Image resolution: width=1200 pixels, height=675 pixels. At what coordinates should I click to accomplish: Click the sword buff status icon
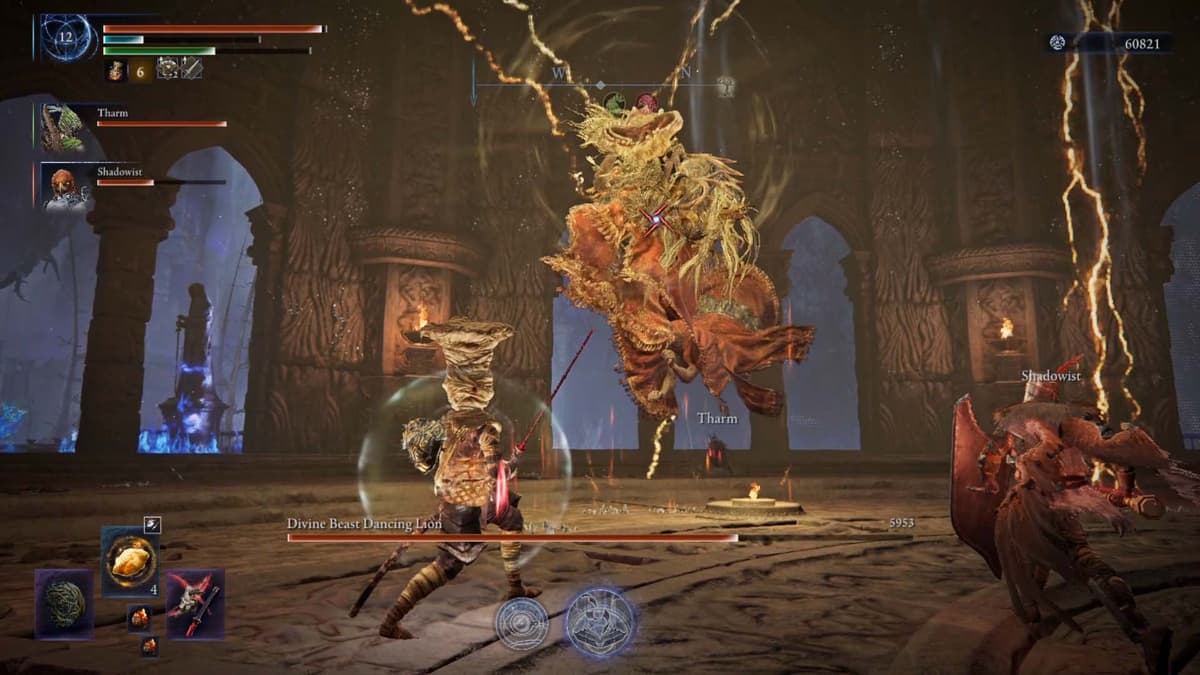coord(191,68)
